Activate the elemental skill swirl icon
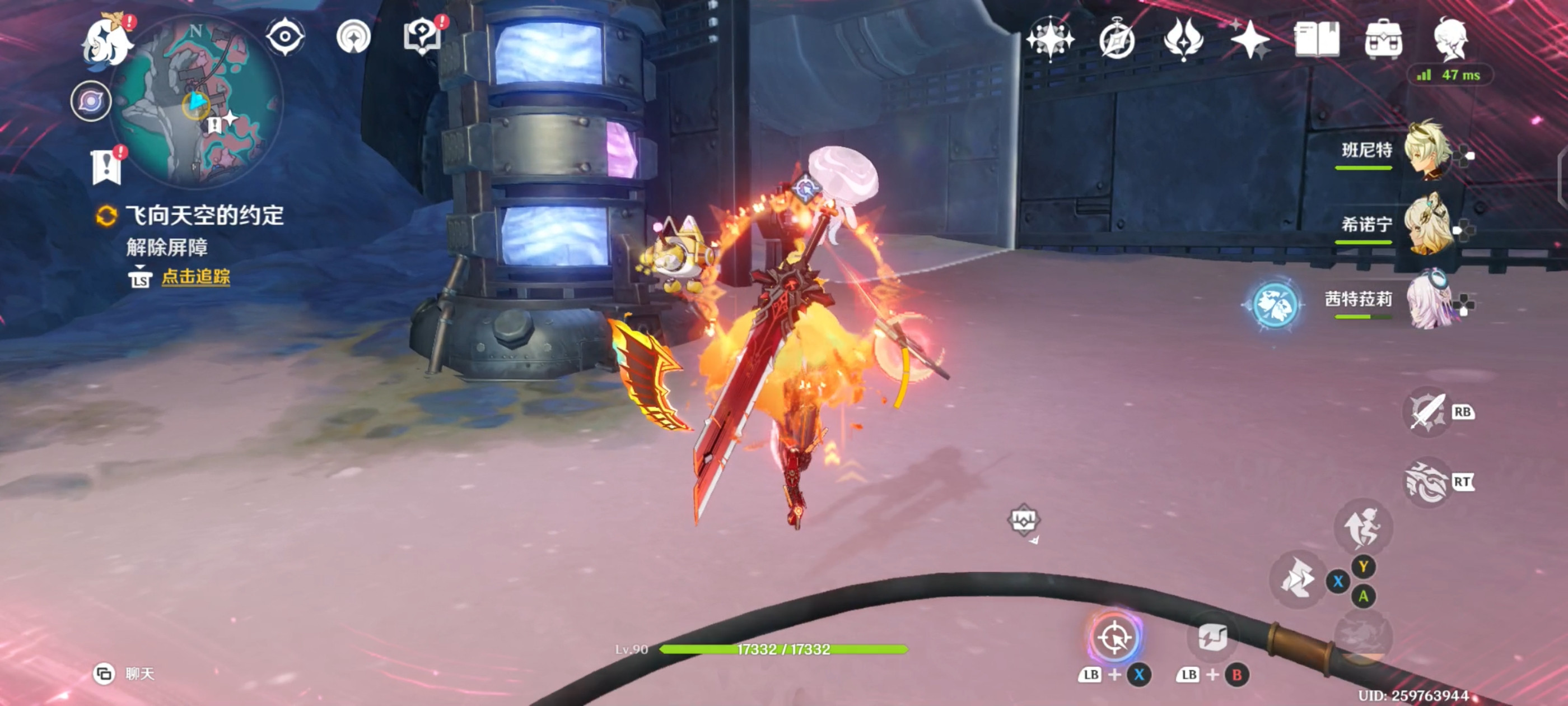Viewport: 1568px width, 706px height. 1426,482
